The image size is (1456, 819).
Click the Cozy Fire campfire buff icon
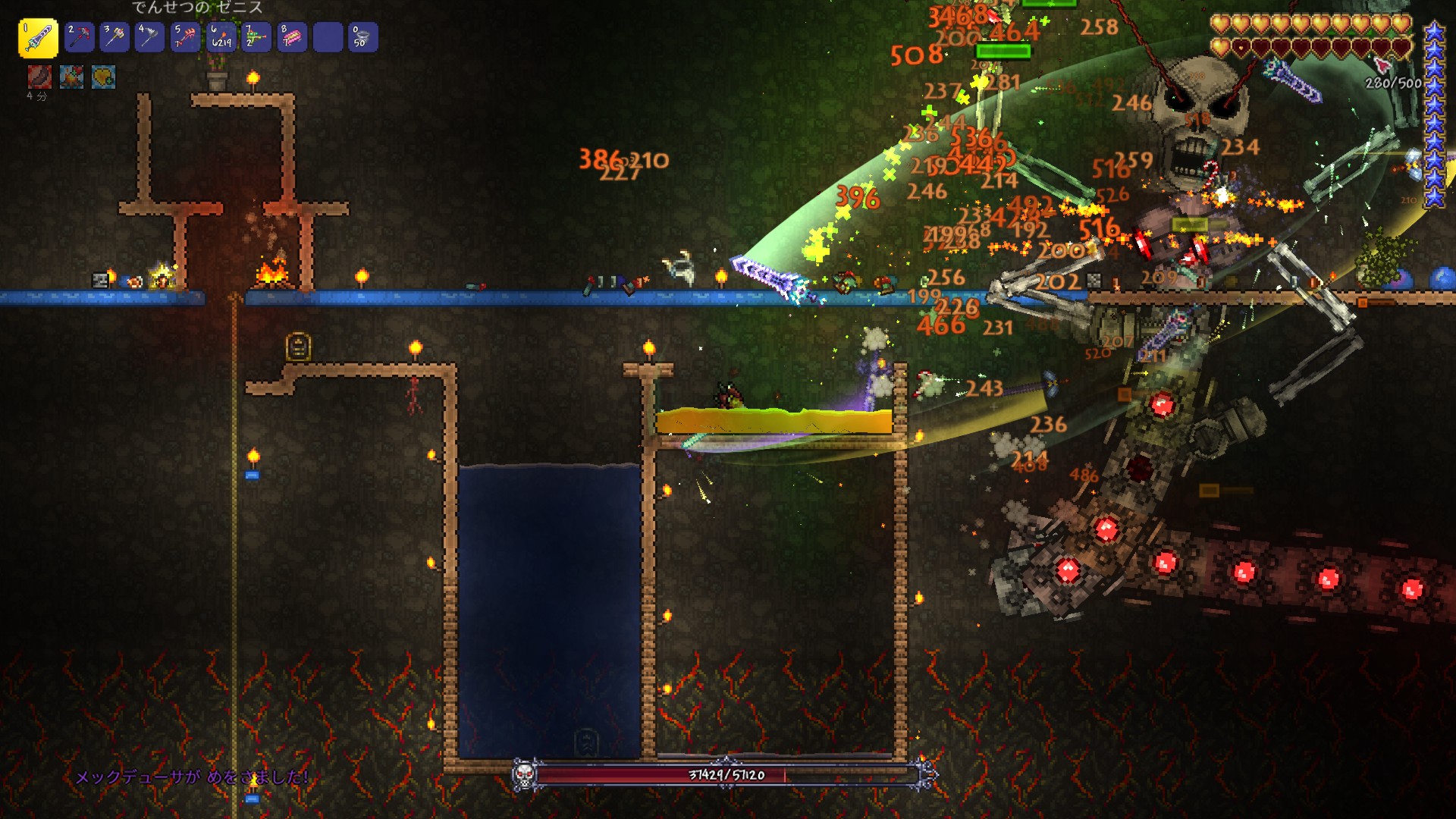point(72,77)
